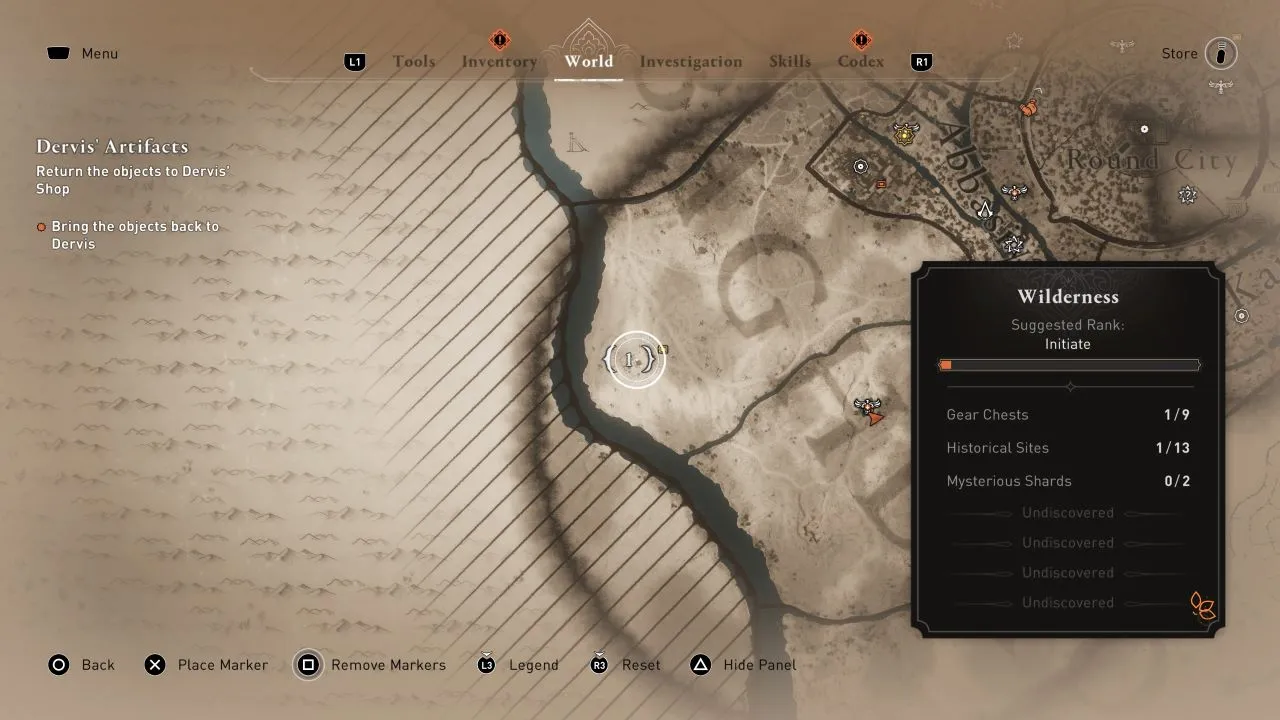
Task: Click the Suggested Rank progress bar
Action: tap(1068, 364)
